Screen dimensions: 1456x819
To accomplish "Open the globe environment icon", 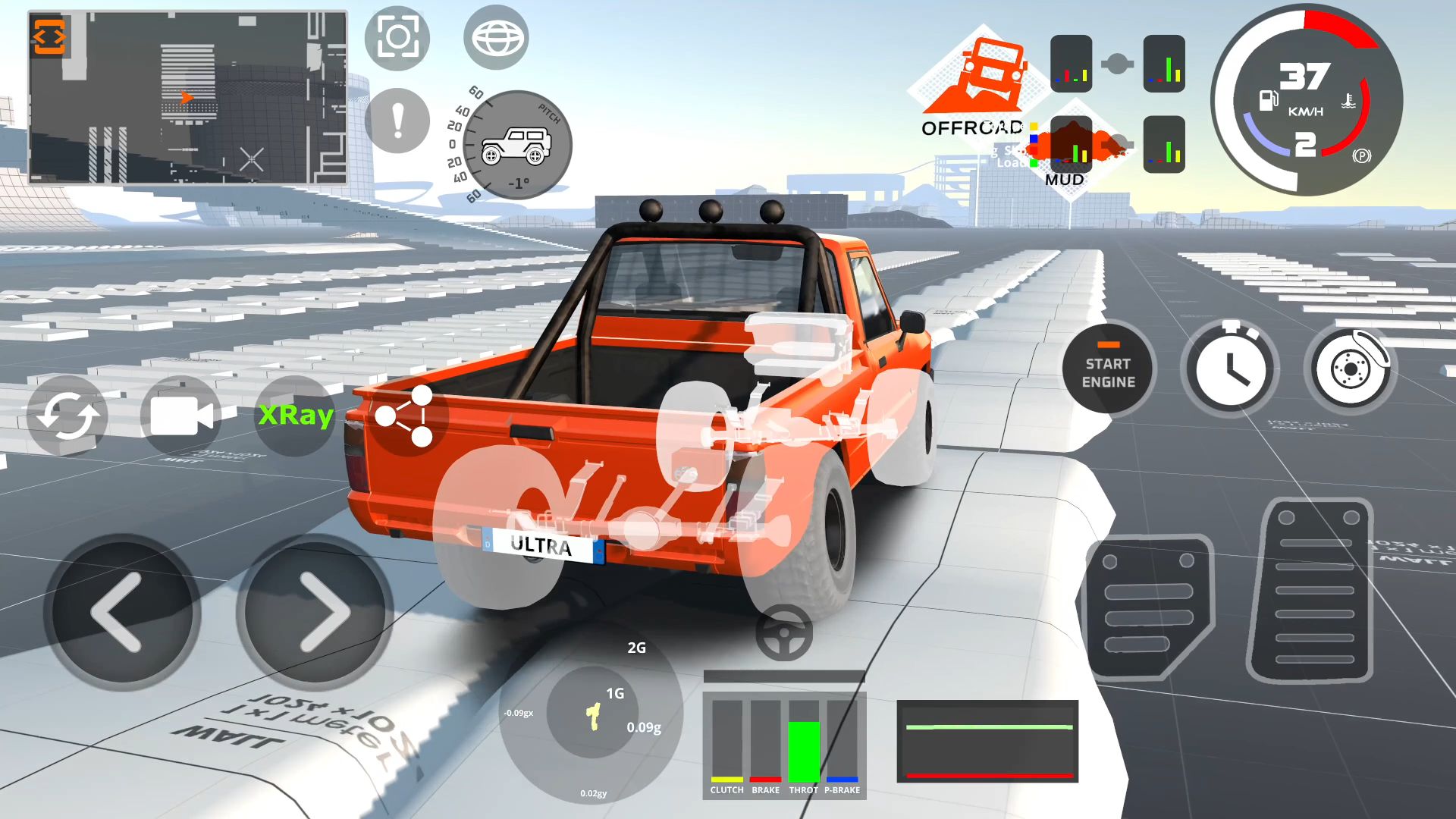I will tap(497, 36).
